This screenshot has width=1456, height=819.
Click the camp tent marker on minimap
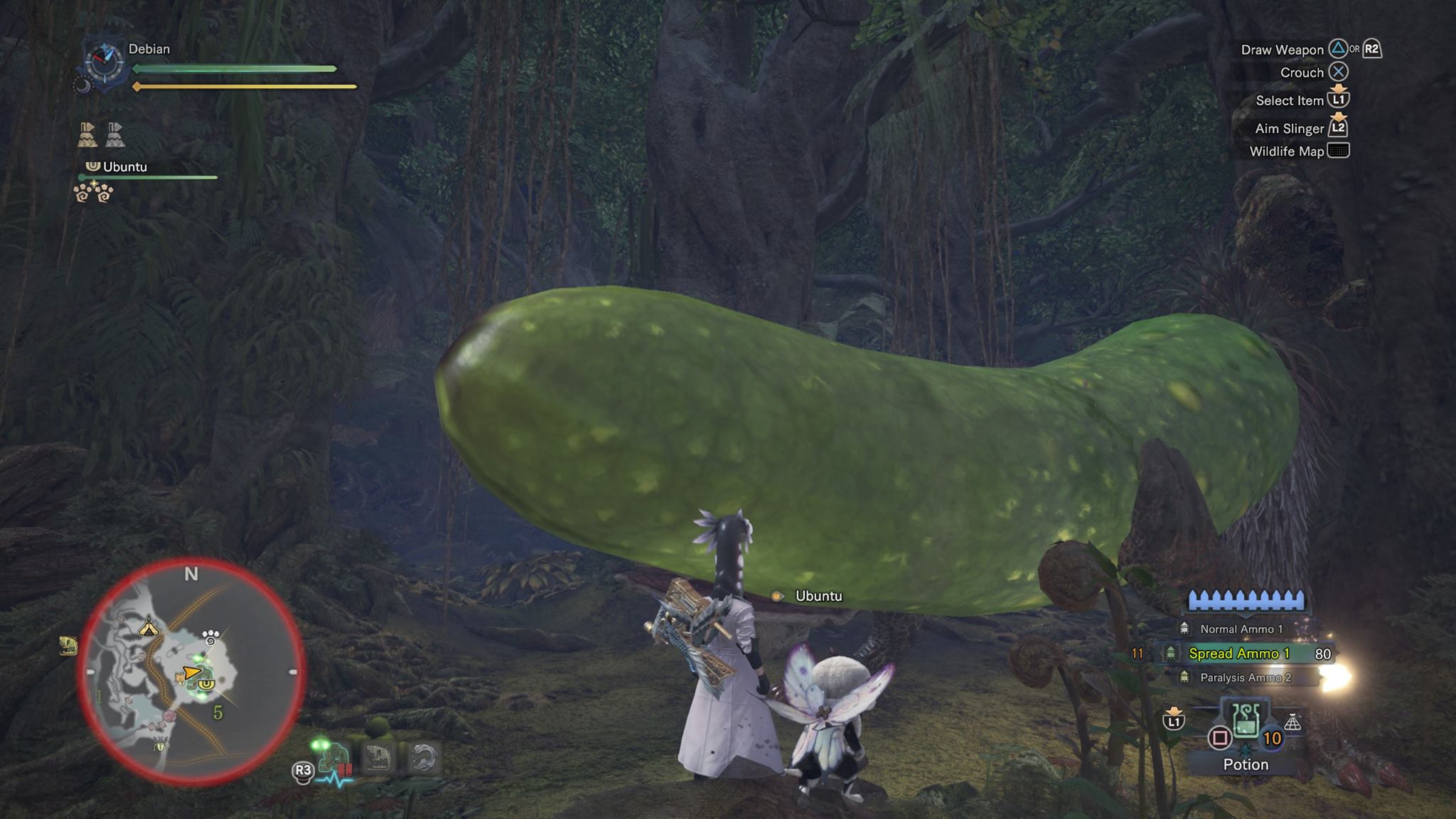coord(148,626)
